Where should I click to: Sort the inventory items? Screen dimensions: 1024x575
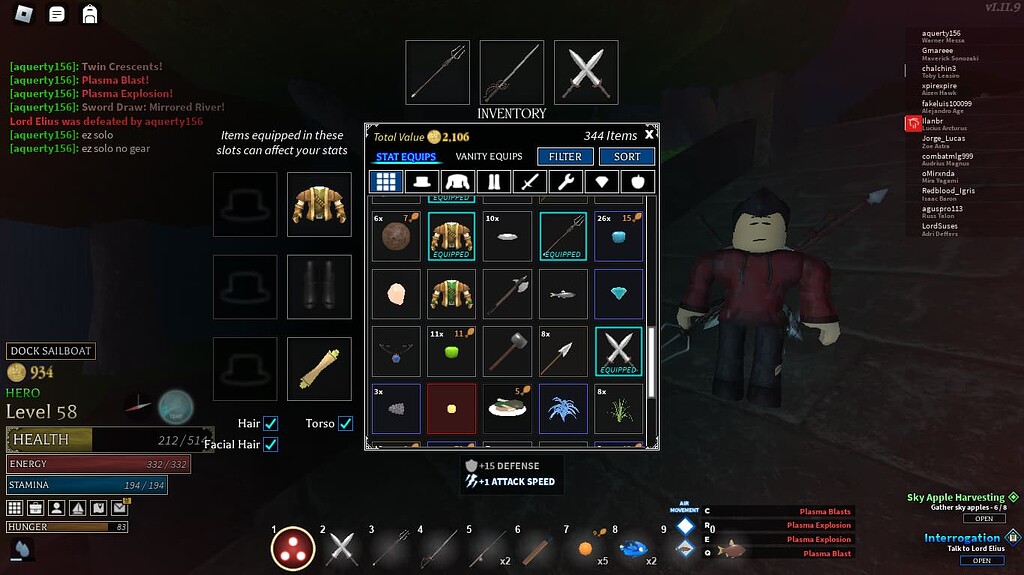tap(627, 157)
